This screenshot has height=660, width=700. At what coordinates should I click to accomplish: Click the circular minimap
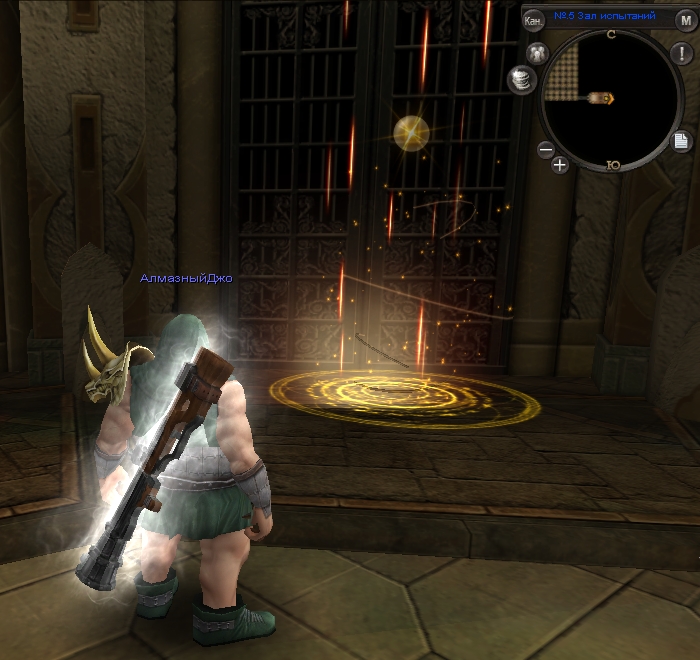(610, 98)
